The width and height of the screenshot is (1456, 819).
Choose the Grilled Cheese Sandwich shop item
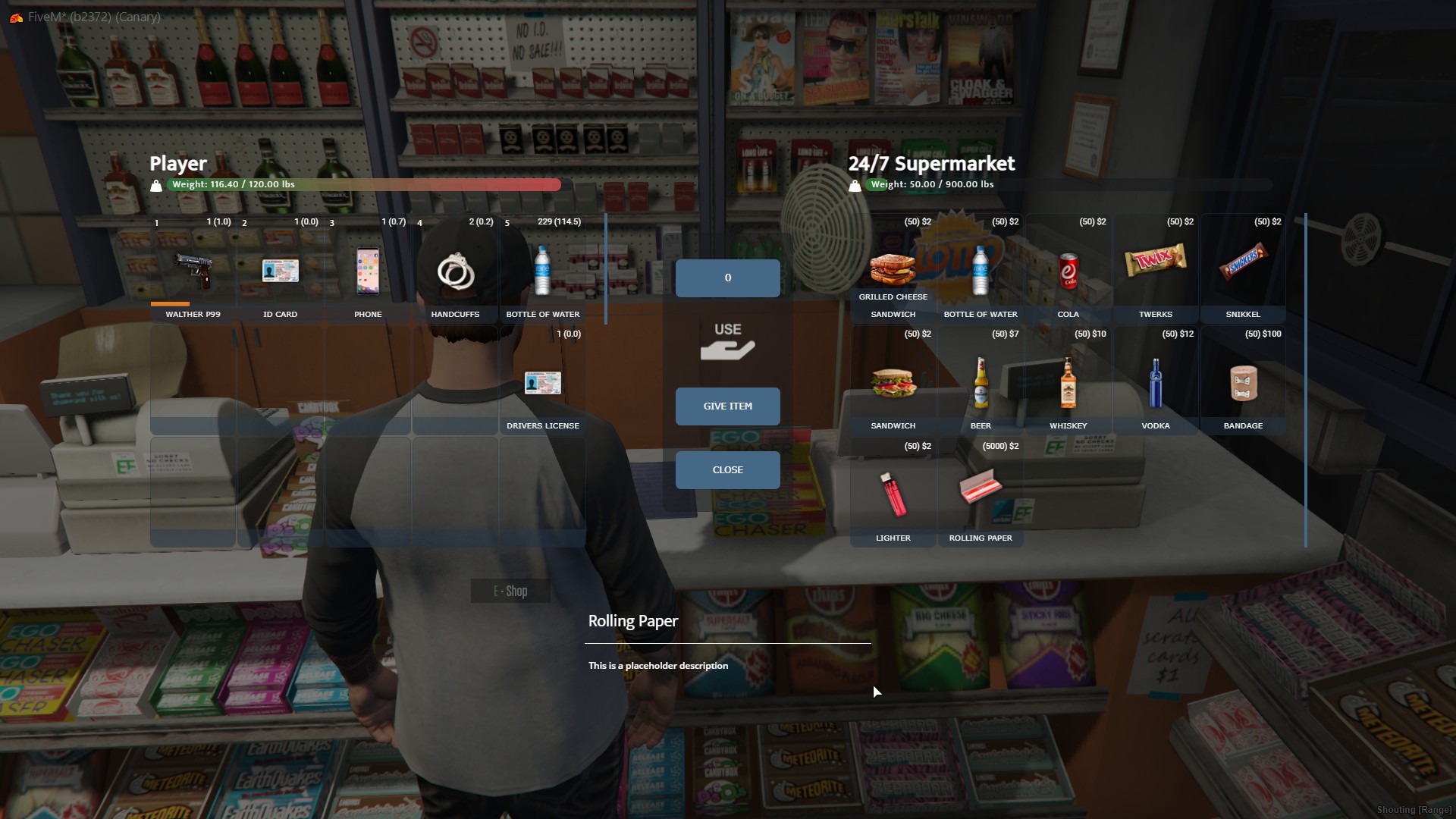(893, 270)
